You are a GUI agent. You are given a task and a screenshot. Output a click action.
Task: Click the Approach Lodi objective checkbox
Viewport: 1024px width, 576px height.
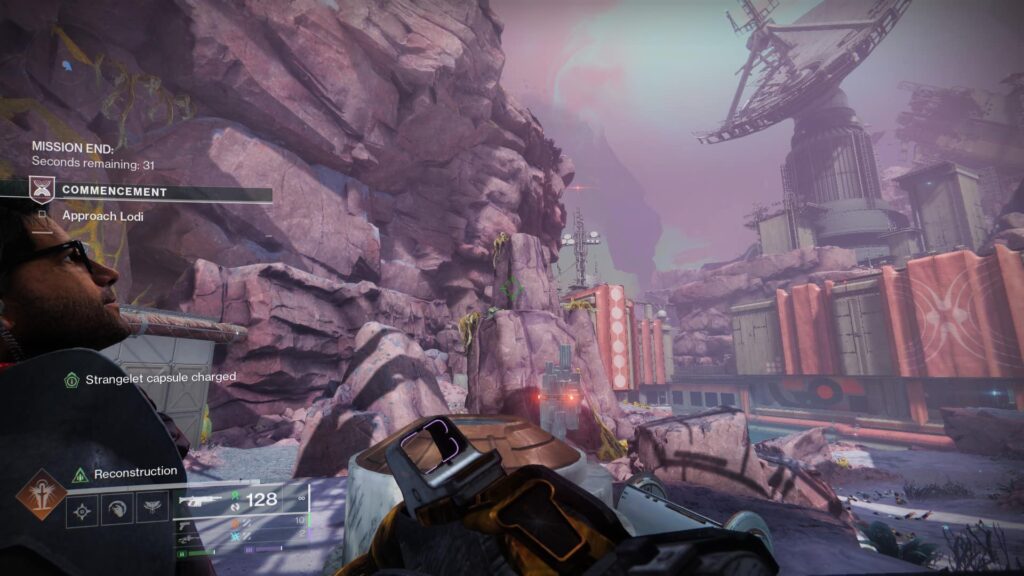coord(43,214)
